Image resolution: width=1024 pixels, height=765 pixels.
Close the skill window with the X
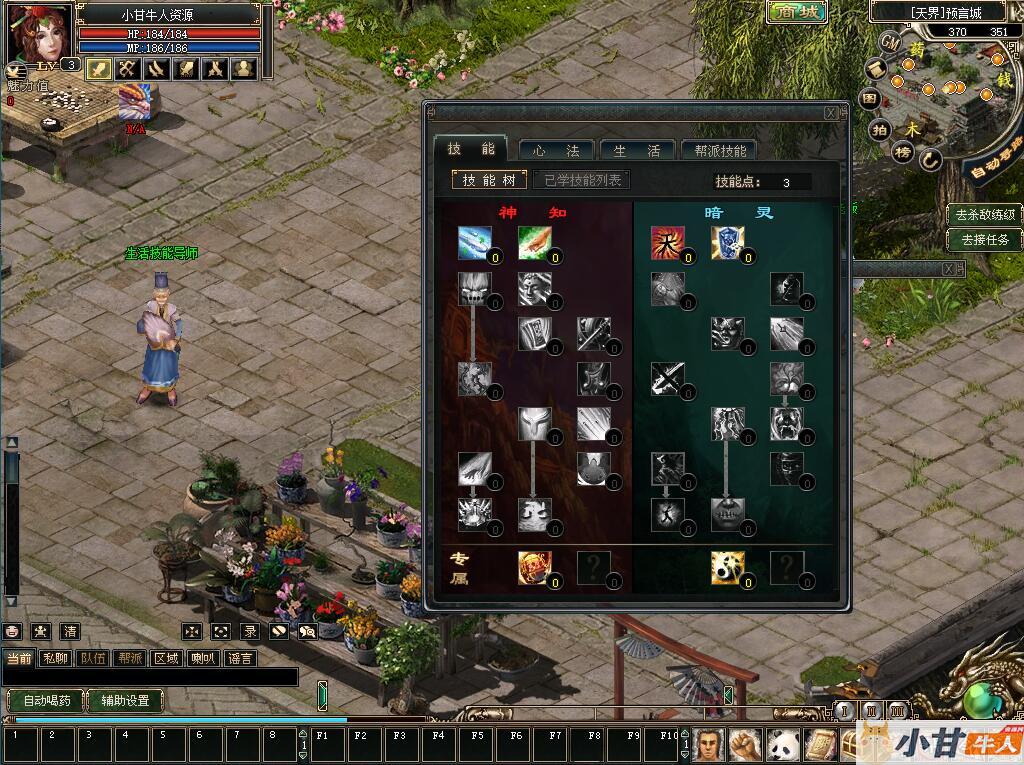point(831,113)
